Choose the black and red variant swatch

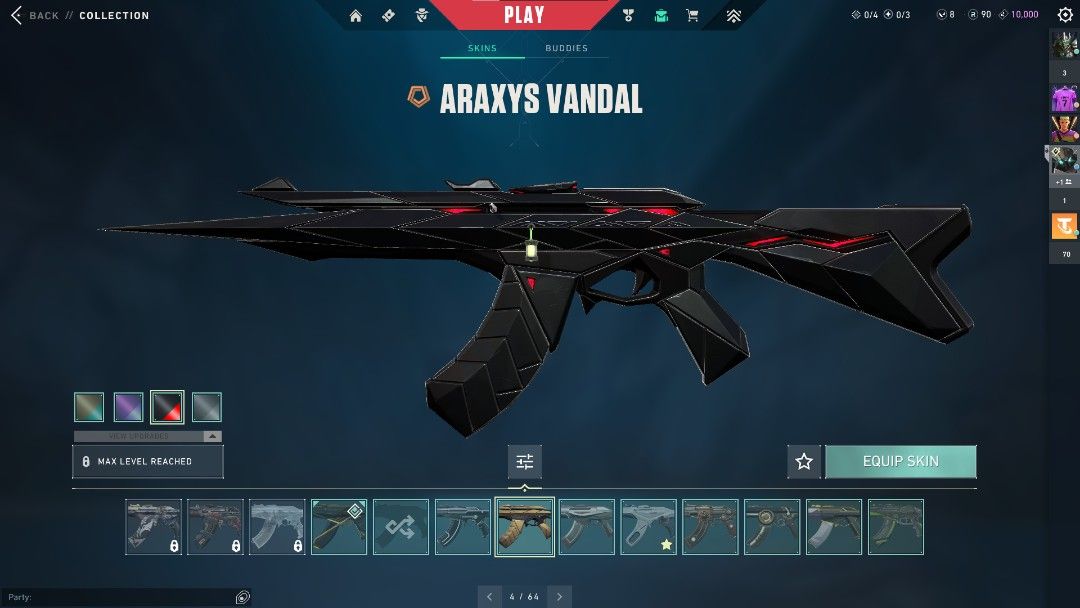pos(167,407)
